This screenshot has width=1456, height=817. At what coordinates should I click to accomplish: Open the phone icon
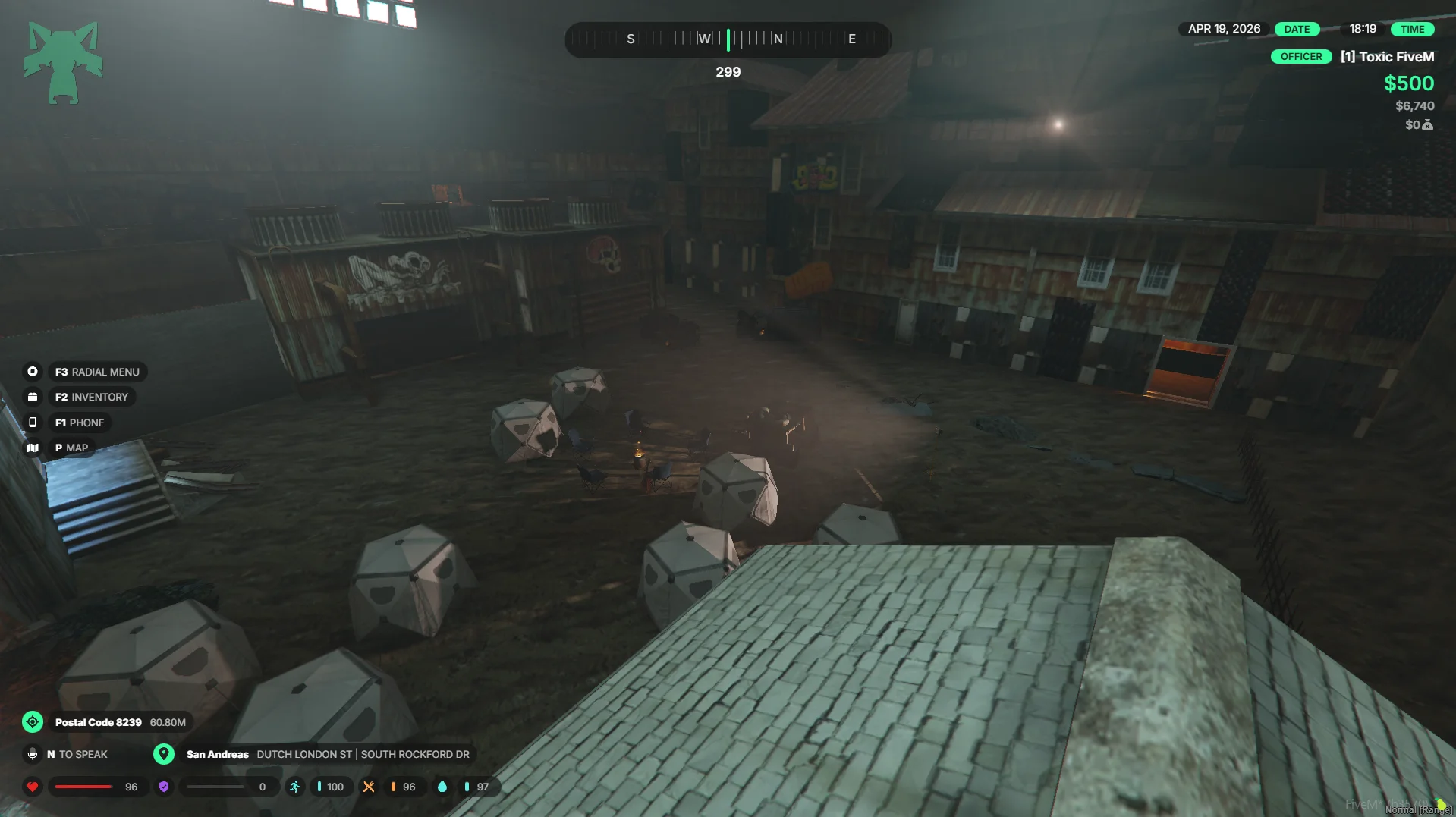coord(33,423)
